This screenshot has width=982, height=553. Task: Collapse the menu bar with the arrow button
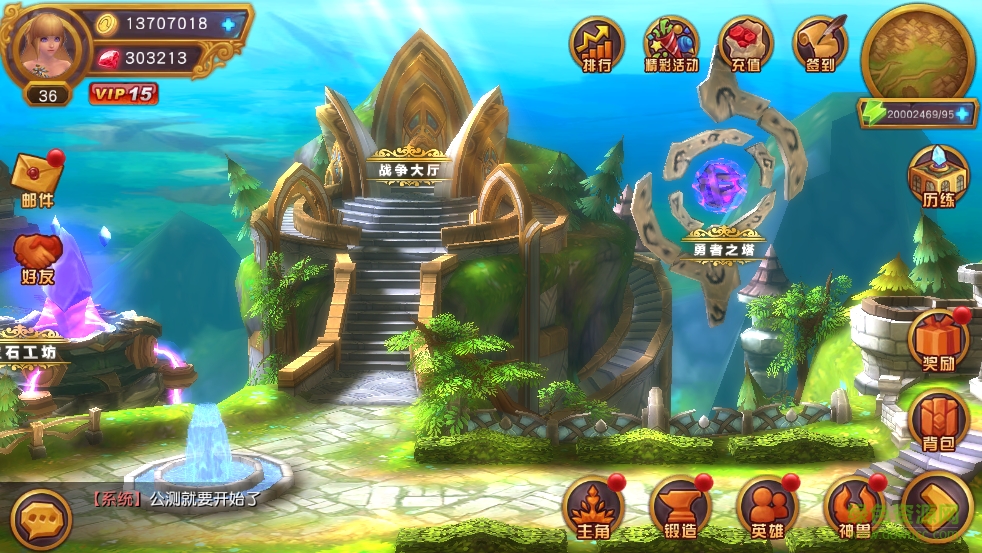(x=936, y=506)
